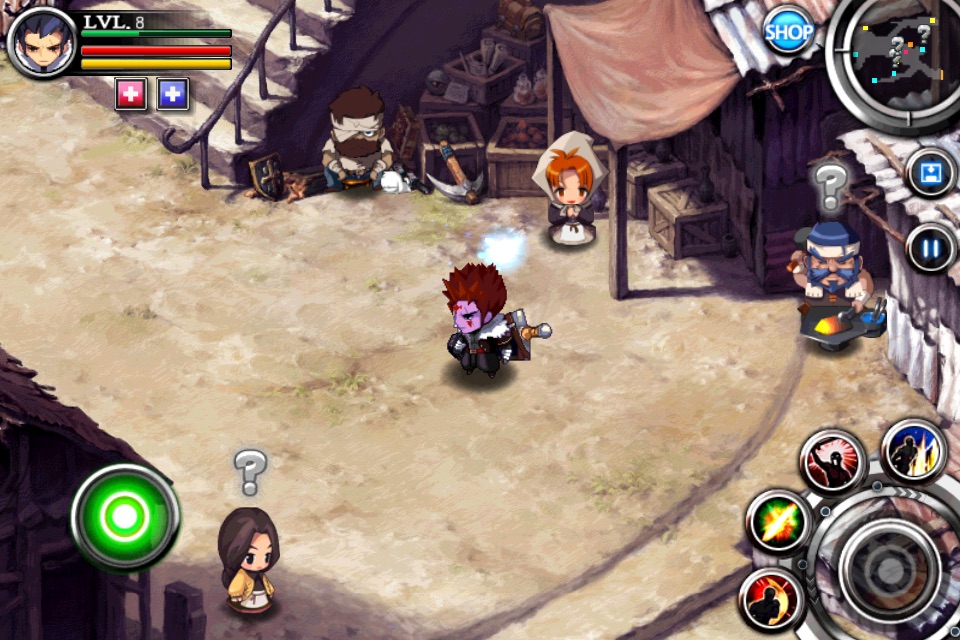Open the blue SHOP button
The width and height of the screenshot is (960, 640).
[789, 33]
